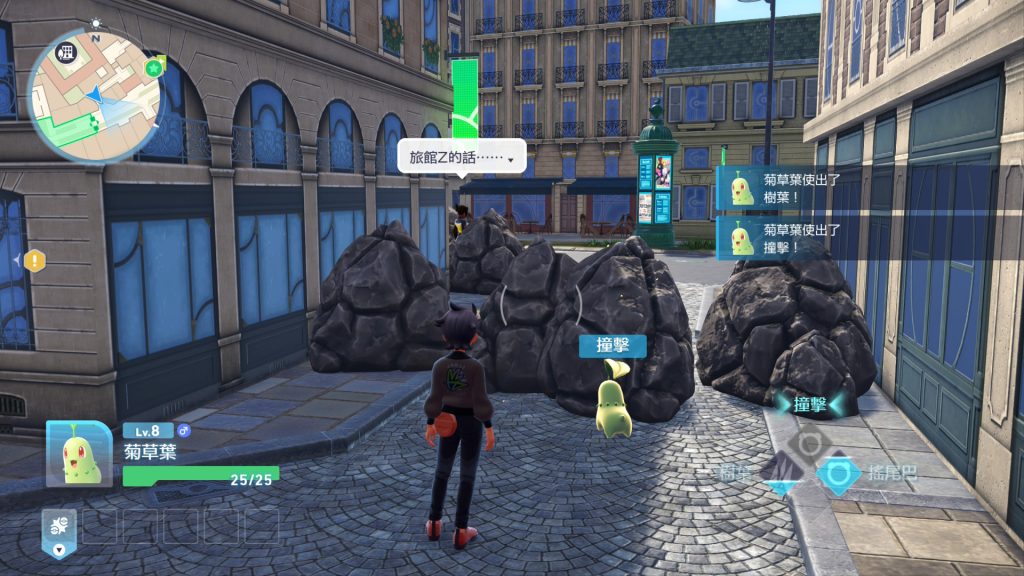The height and width of the screenshot is (576, 1024).
Task: Advance the 旅館Z的話 dialogue bubble
Action: (461, 157)
